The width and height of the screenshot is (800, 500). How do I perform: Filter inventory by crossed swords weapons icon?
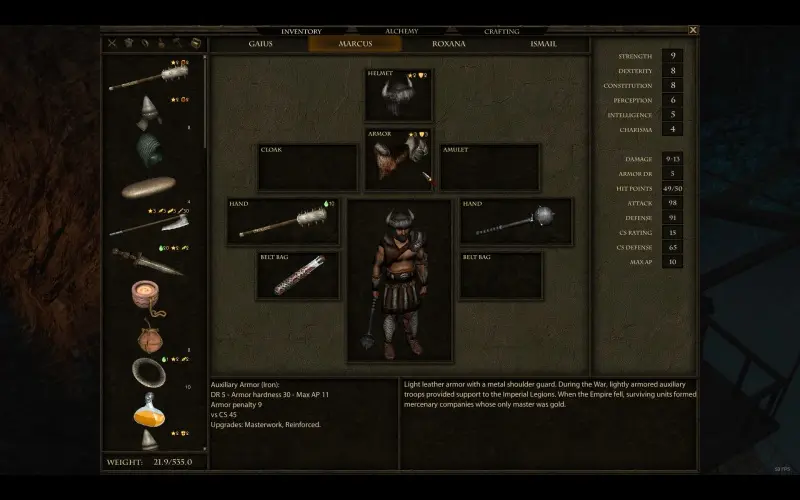pos(112,44)
